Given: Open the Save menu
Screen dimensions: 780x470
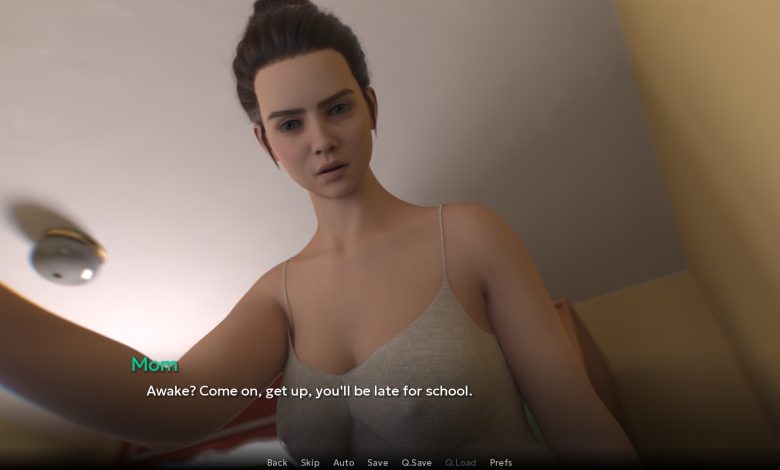Looking at the screenshot, I should point(377,463).
